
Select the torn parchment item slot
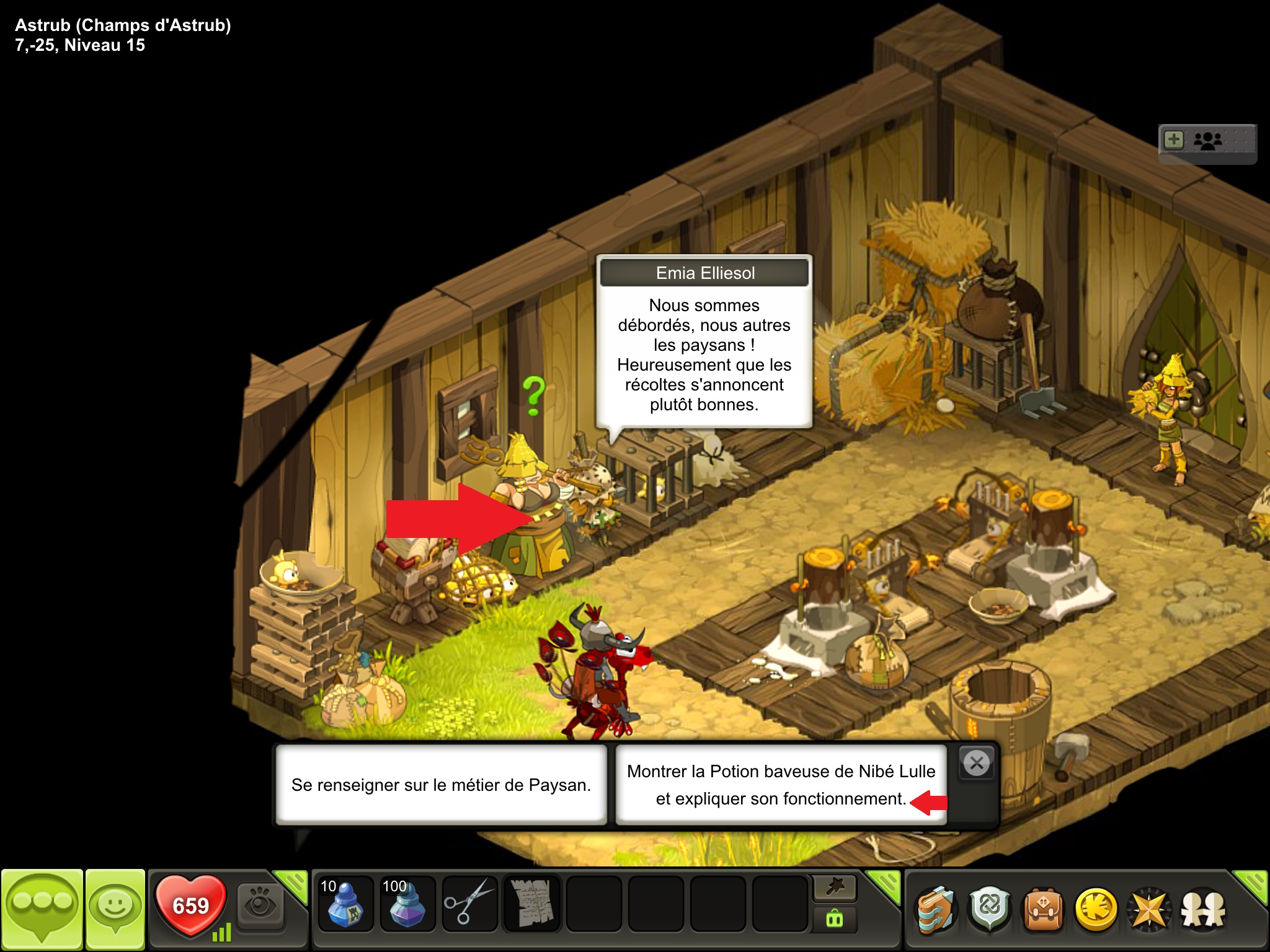[x=531, y=904]
